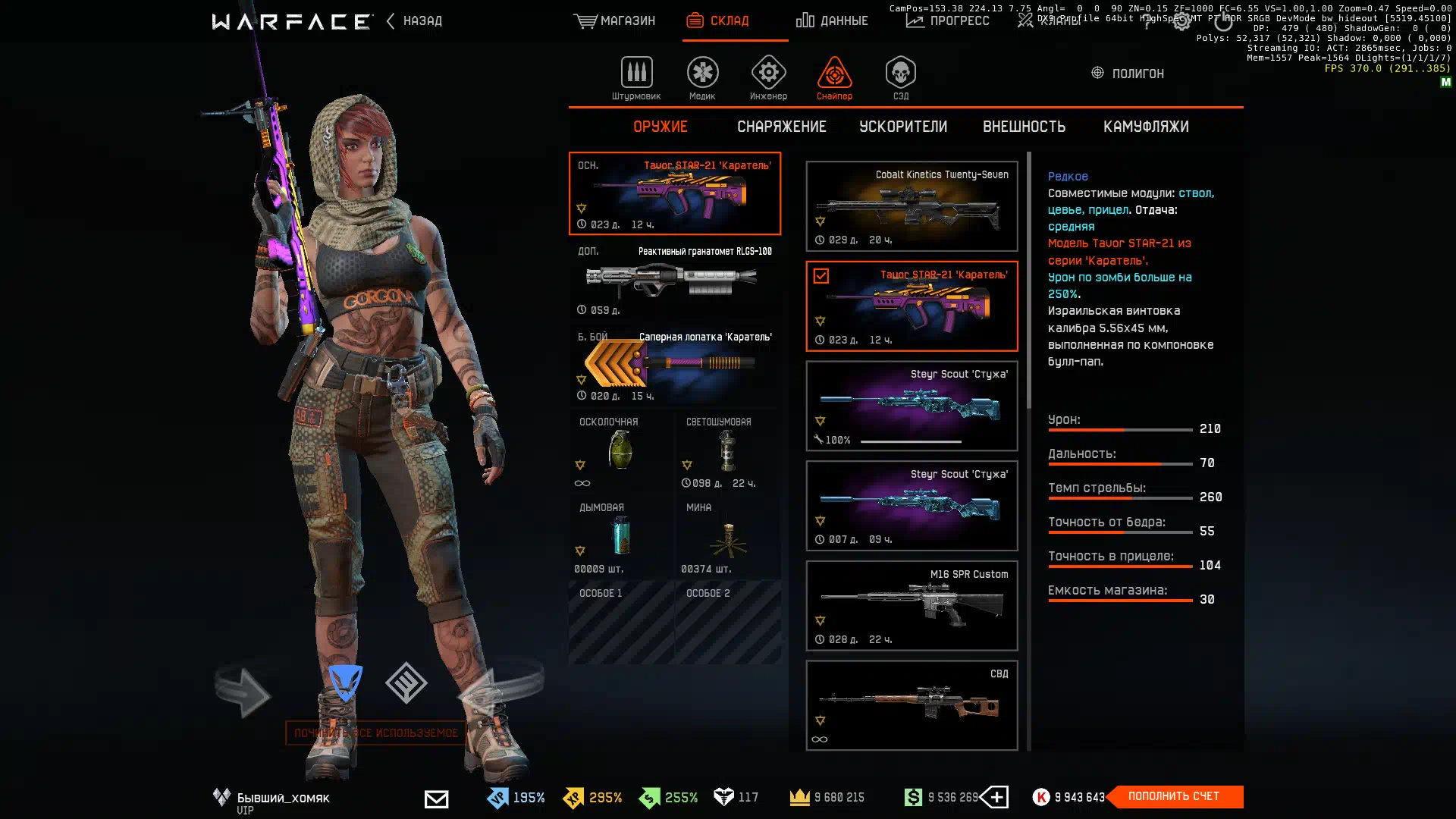This screenshot has width=1456, height=819.
Task: Pick the СЭД class icon
Action: click(x=900, y=78)
